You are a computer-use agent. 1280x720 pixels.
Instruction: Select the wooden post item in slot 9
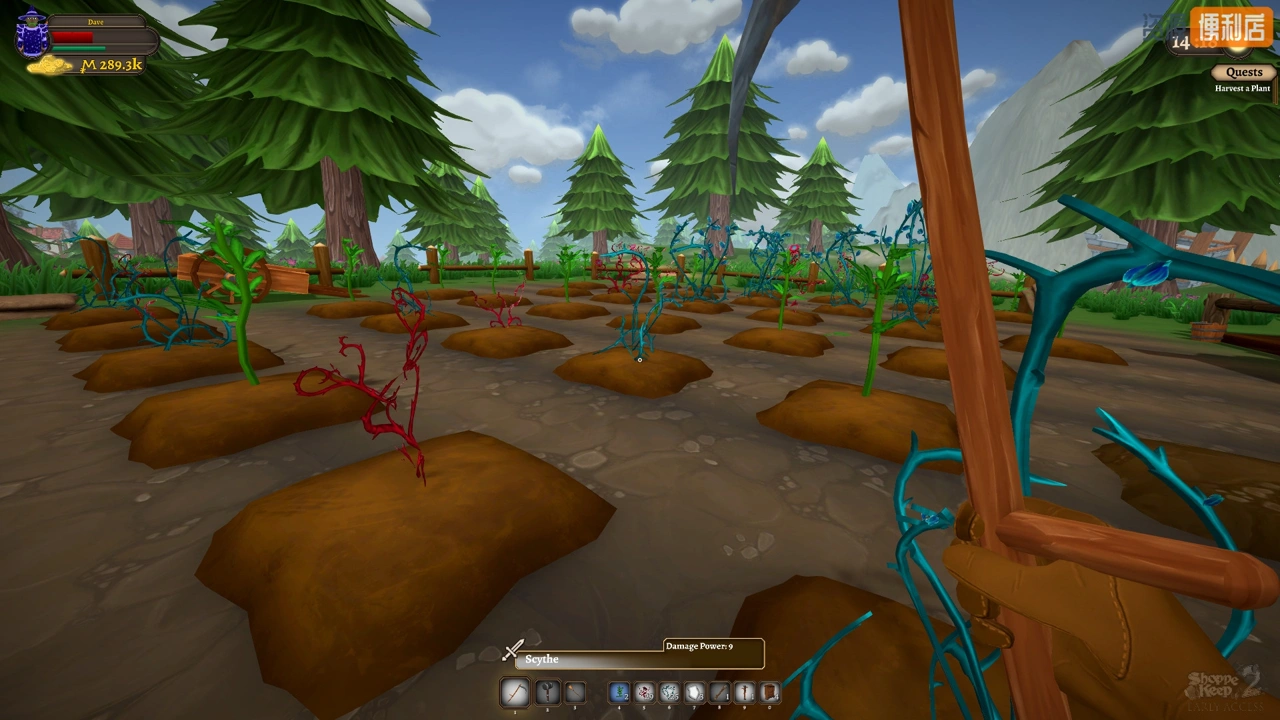(745, 692)
